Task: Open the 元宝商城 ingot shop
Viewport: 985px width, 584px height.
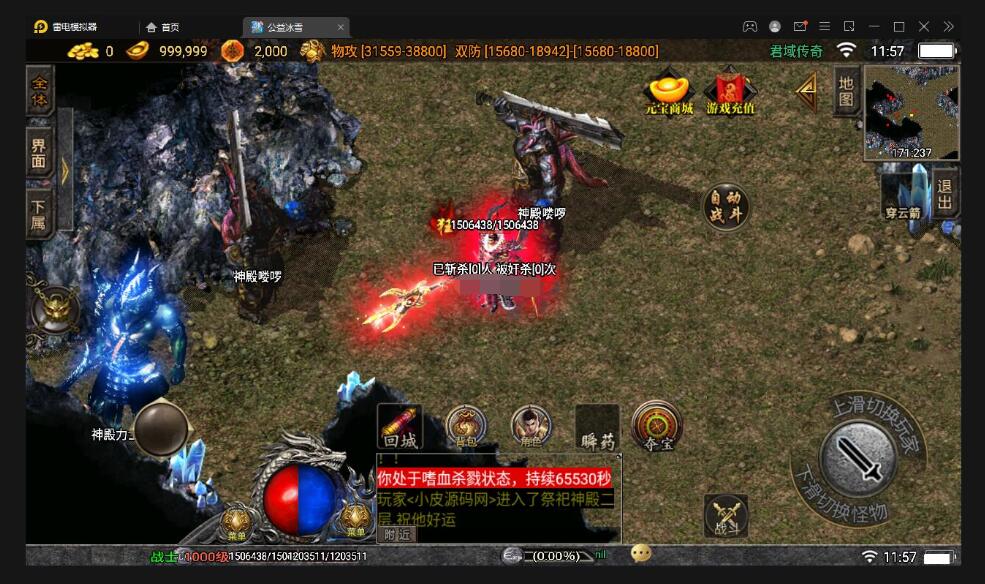Action: coord(669,91)
